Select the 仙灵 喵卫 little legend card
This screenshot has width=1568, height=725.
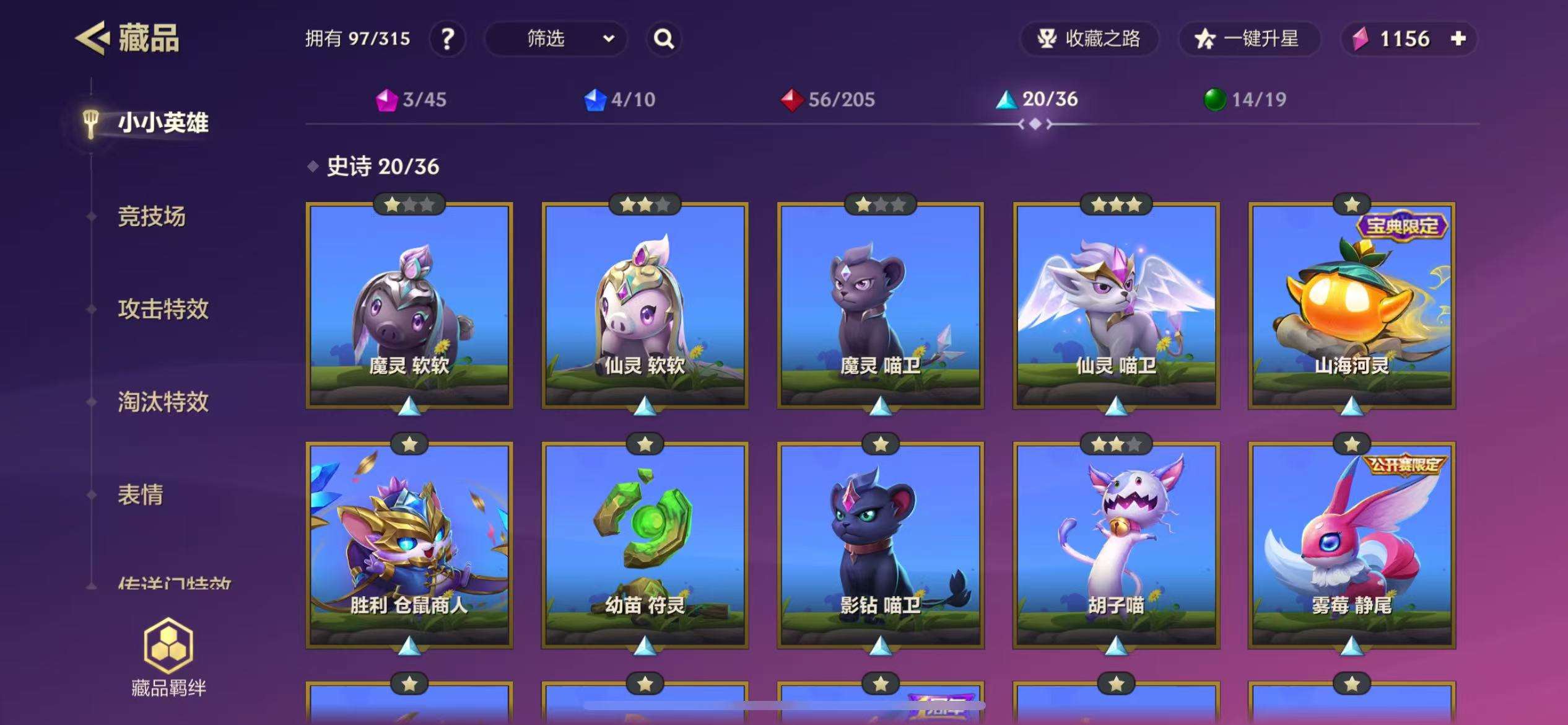pyautogui.click(x=1116, y=305)
